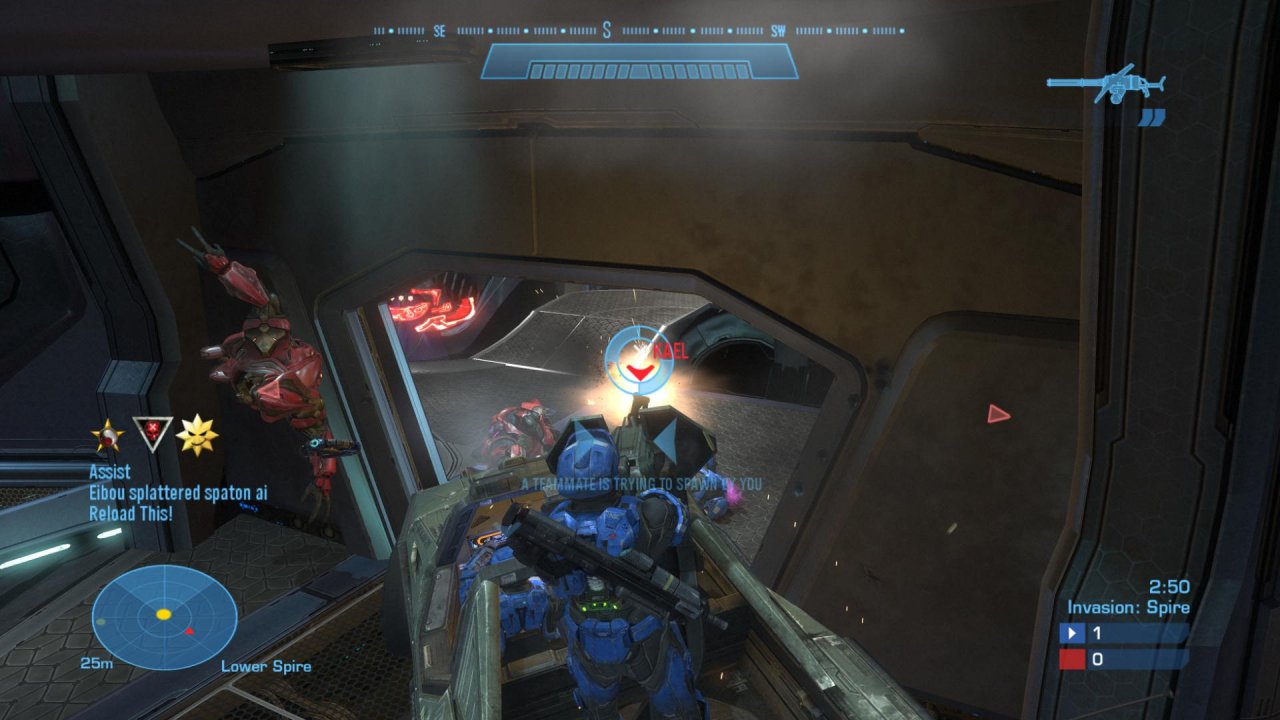The image size is (1280, 720).
Task: Click the yellow starburst medal
Action: tap(197, 435)
